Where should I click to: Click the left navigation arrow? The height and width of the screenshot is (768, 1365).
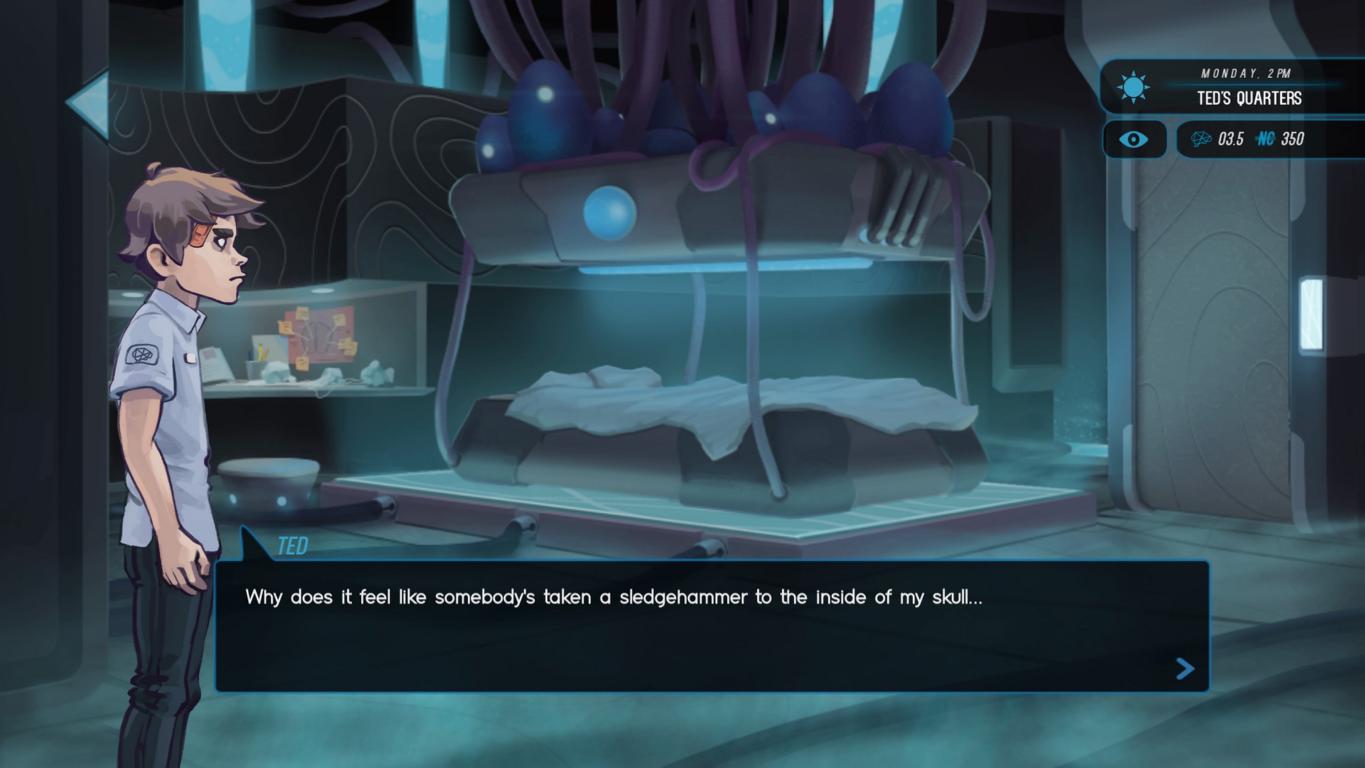[88, 102]
